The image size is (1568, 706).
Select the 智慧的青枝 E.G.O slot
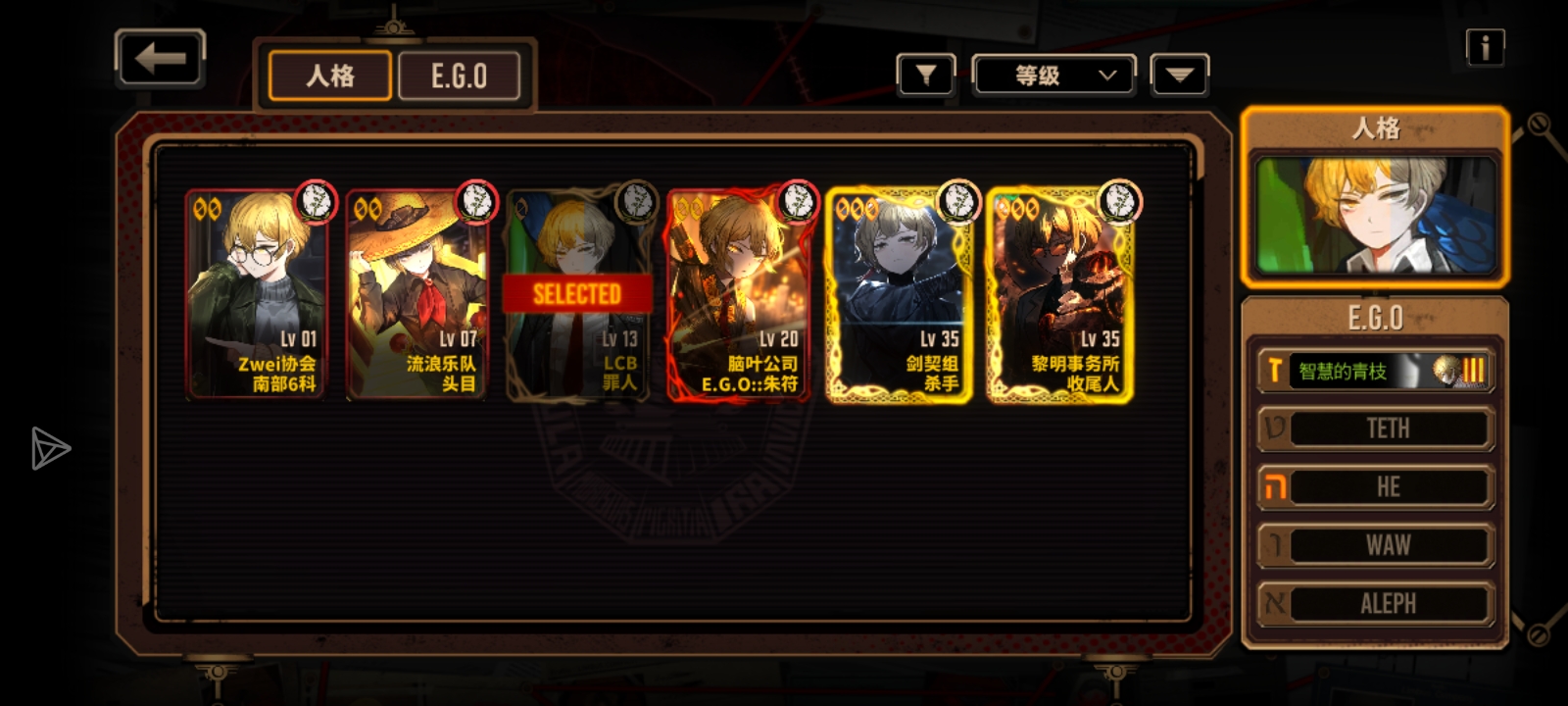[1375, 371]
